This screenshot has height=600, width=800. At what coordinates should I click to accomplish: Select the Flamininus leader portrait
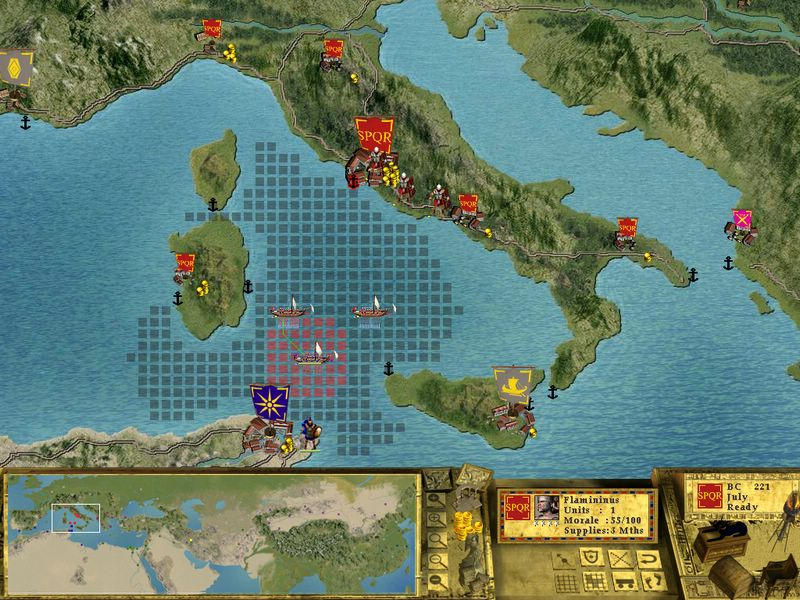point(546,506)
